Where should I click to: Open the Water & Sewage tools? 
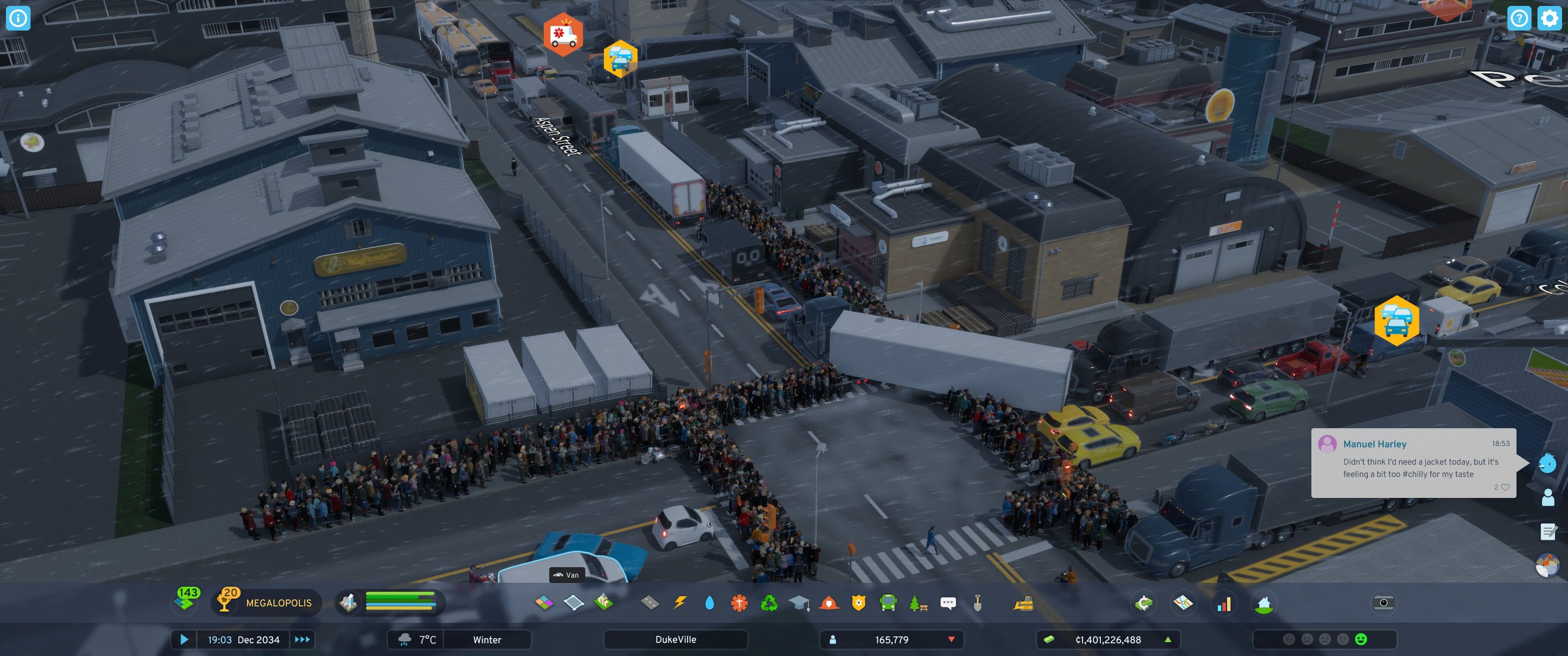pos(710,603)
